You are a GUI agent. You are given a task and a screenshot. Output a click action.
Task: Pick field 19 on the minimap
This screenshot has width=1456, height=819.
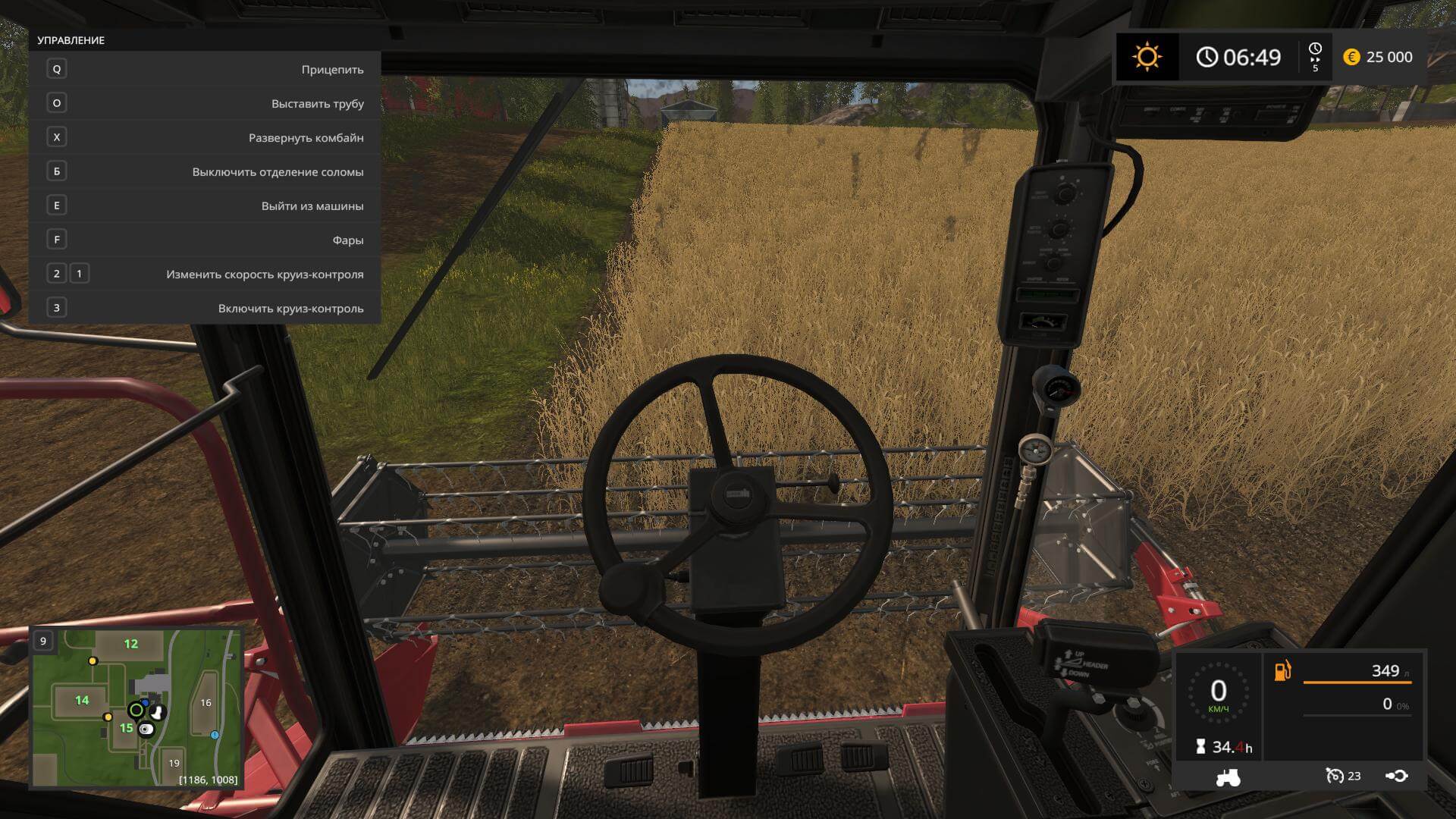tap(174, 763)
